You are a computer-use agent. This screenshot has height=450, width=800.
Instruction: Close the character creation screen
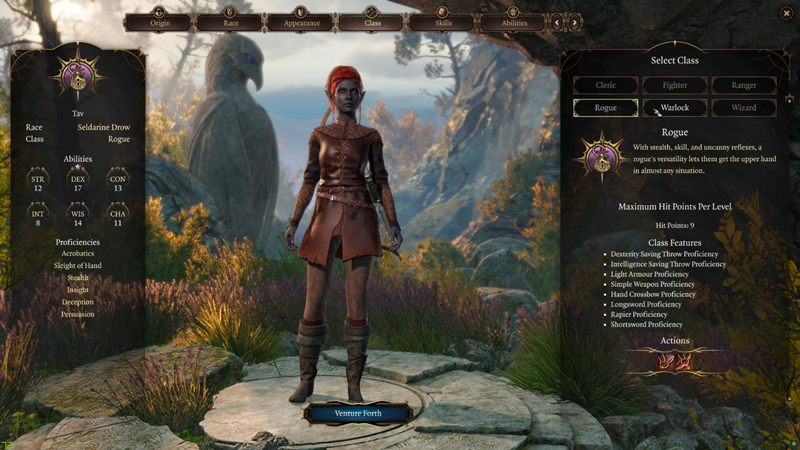pos(786,13)
